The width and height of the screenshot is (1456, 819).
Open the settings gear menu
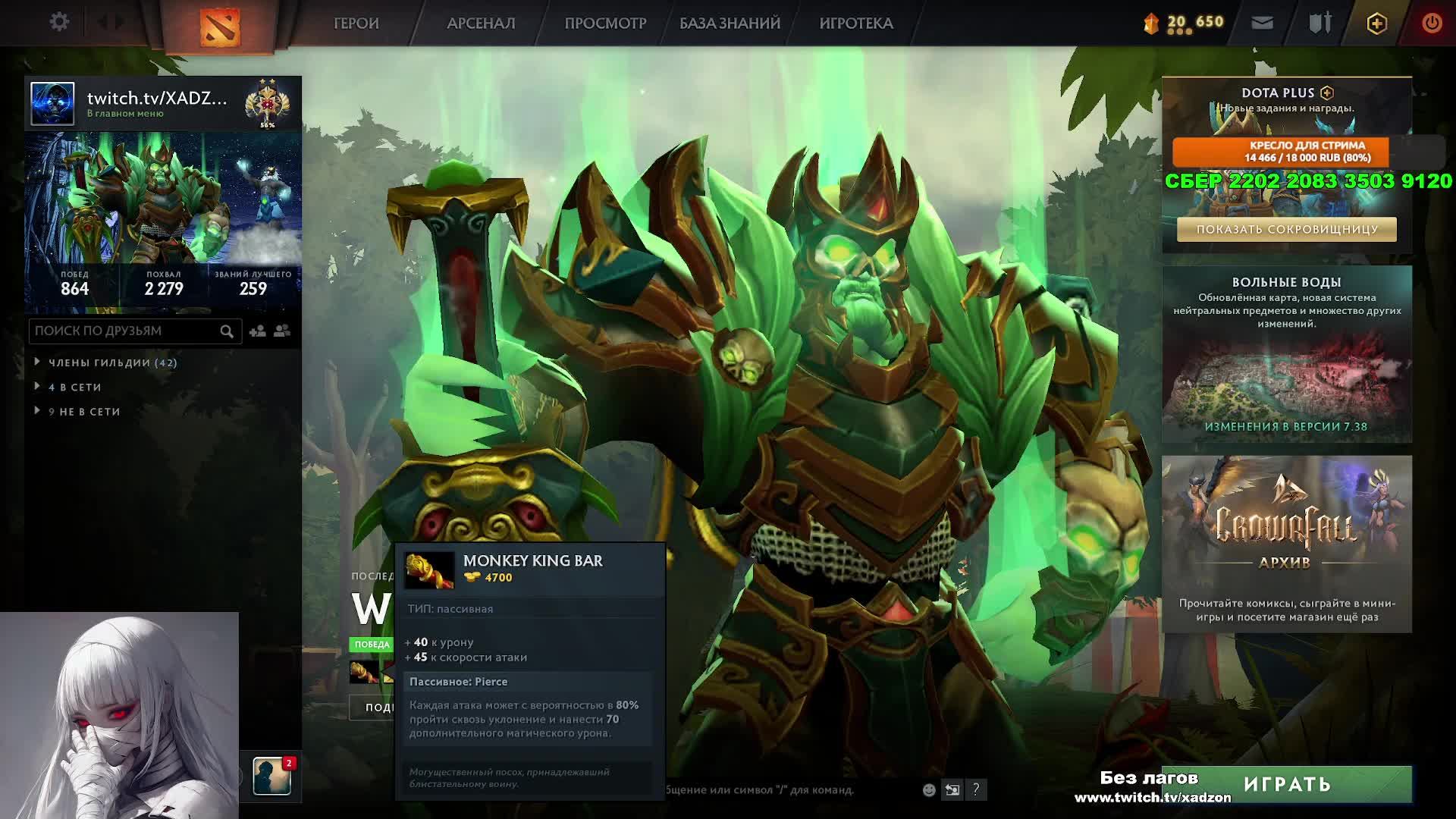pyautogui.click(x=59, y=22)
